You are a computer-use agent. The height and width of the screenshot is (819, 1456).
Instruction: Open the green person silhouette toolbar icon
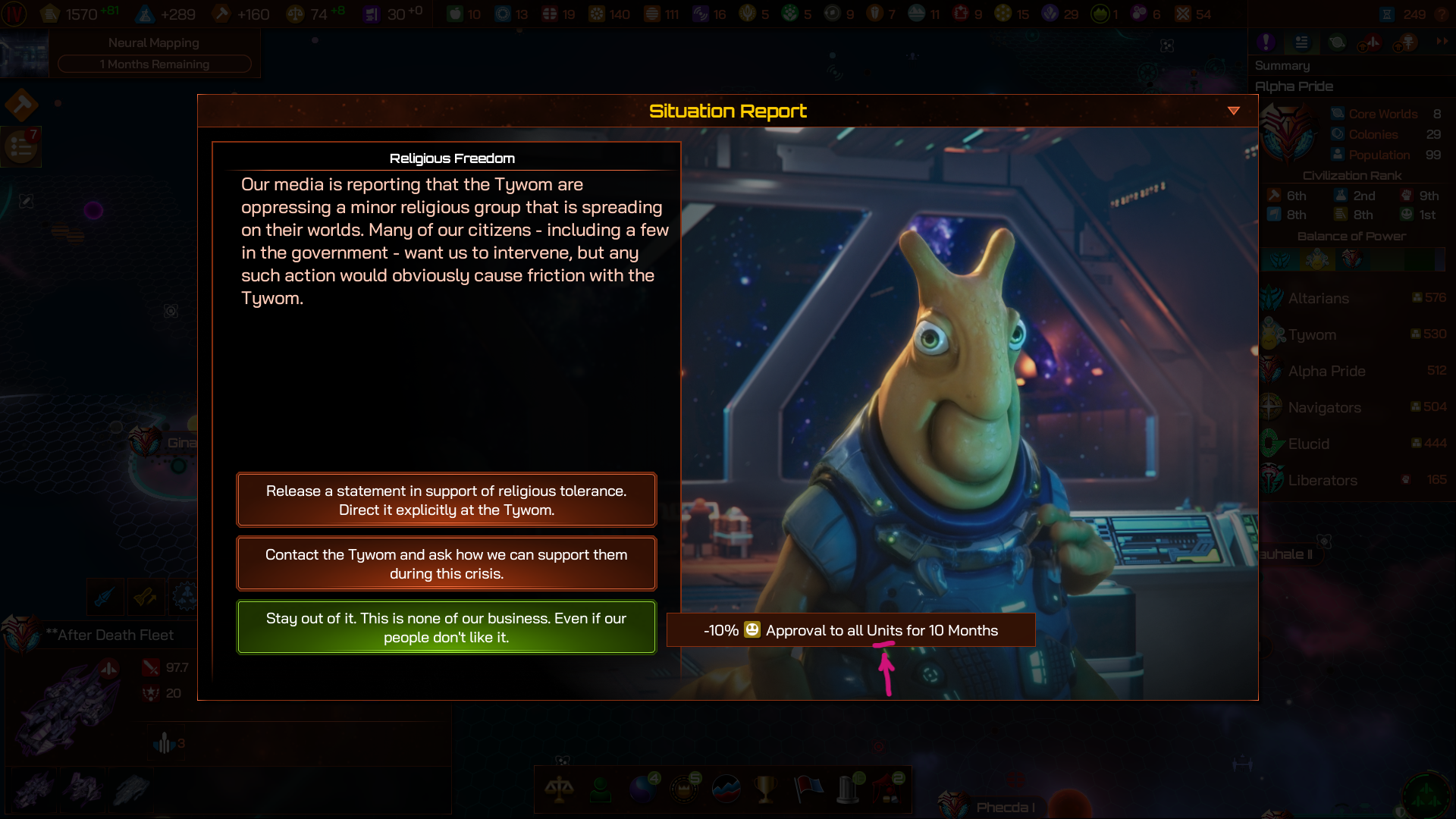pos(601,789)
